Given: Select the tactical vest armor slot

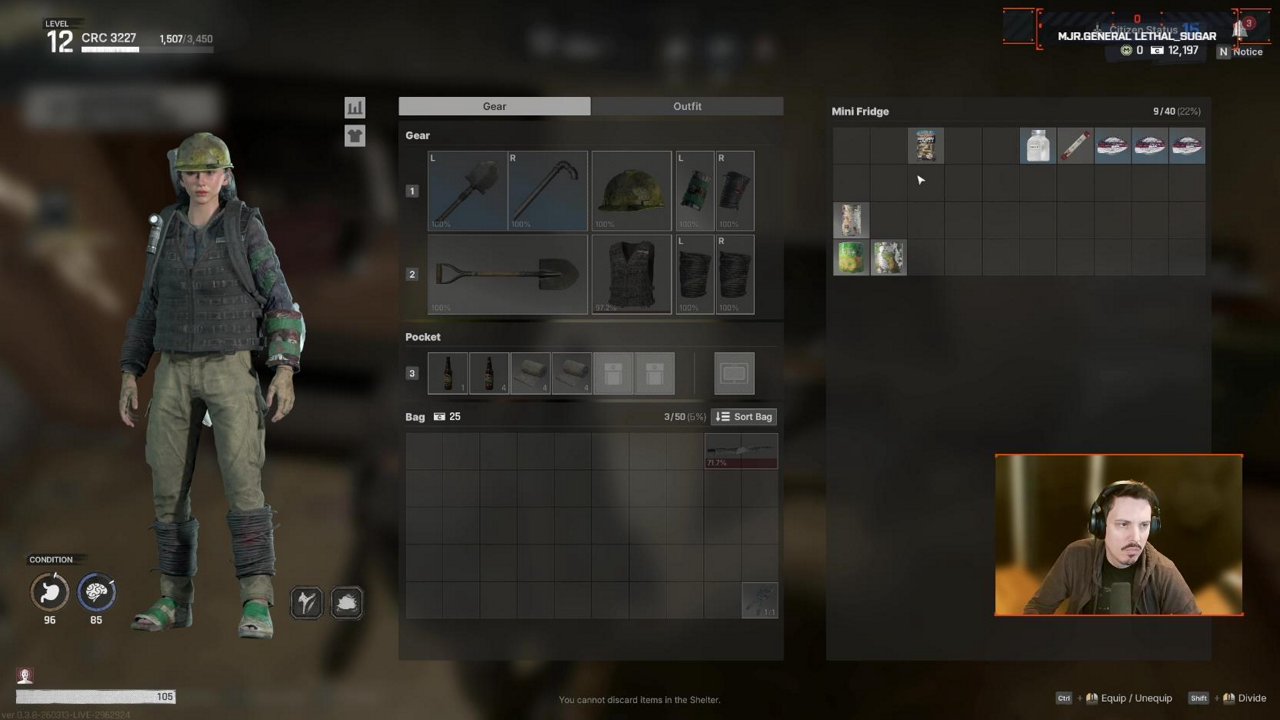Looking at the screenshot, I should point(631,274).
